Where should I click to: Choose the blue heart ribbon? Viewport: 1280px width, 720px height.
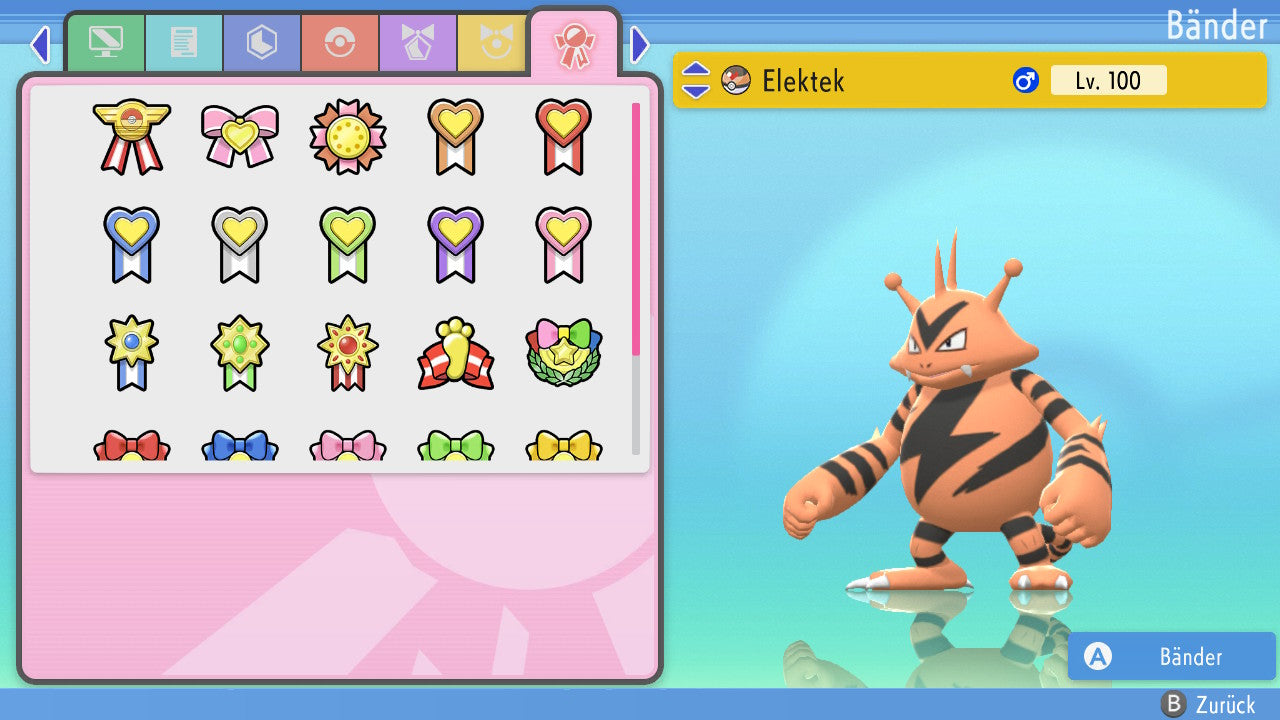coord(132,244)
